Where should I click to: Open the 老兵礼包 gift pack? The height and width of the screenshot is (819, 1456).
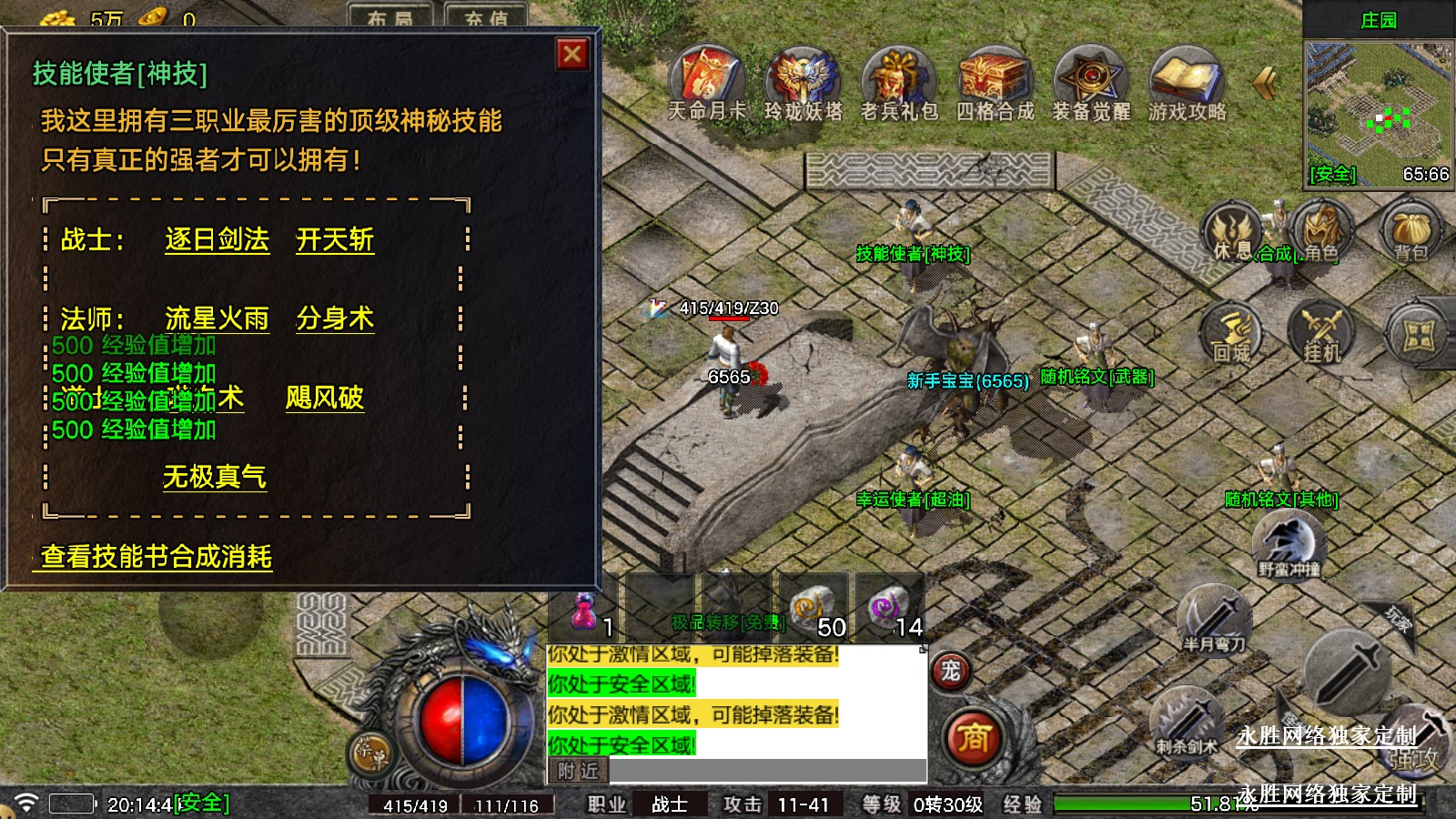[899, 80]
